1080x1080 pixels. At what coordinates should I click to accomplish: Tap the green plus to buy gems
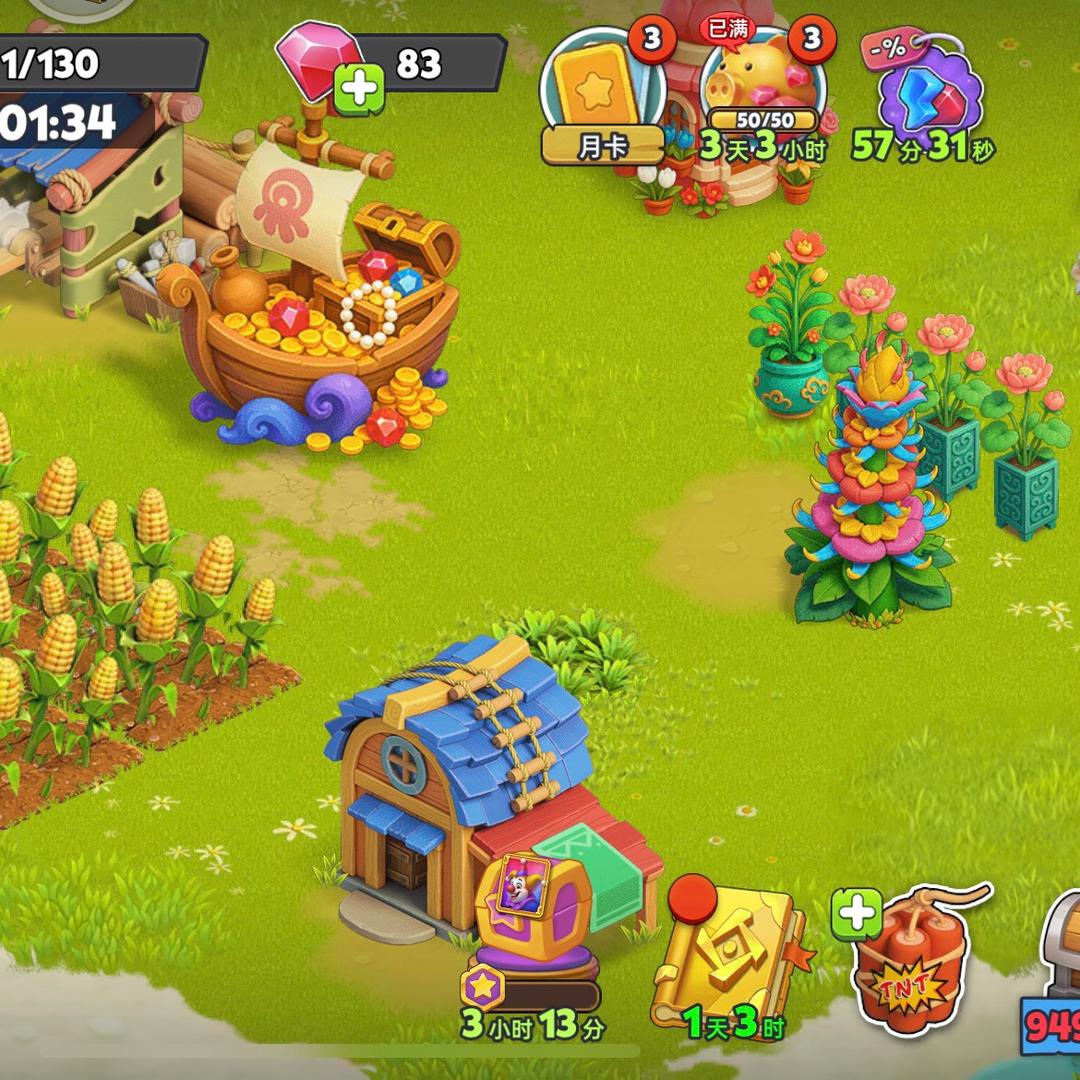358,90
